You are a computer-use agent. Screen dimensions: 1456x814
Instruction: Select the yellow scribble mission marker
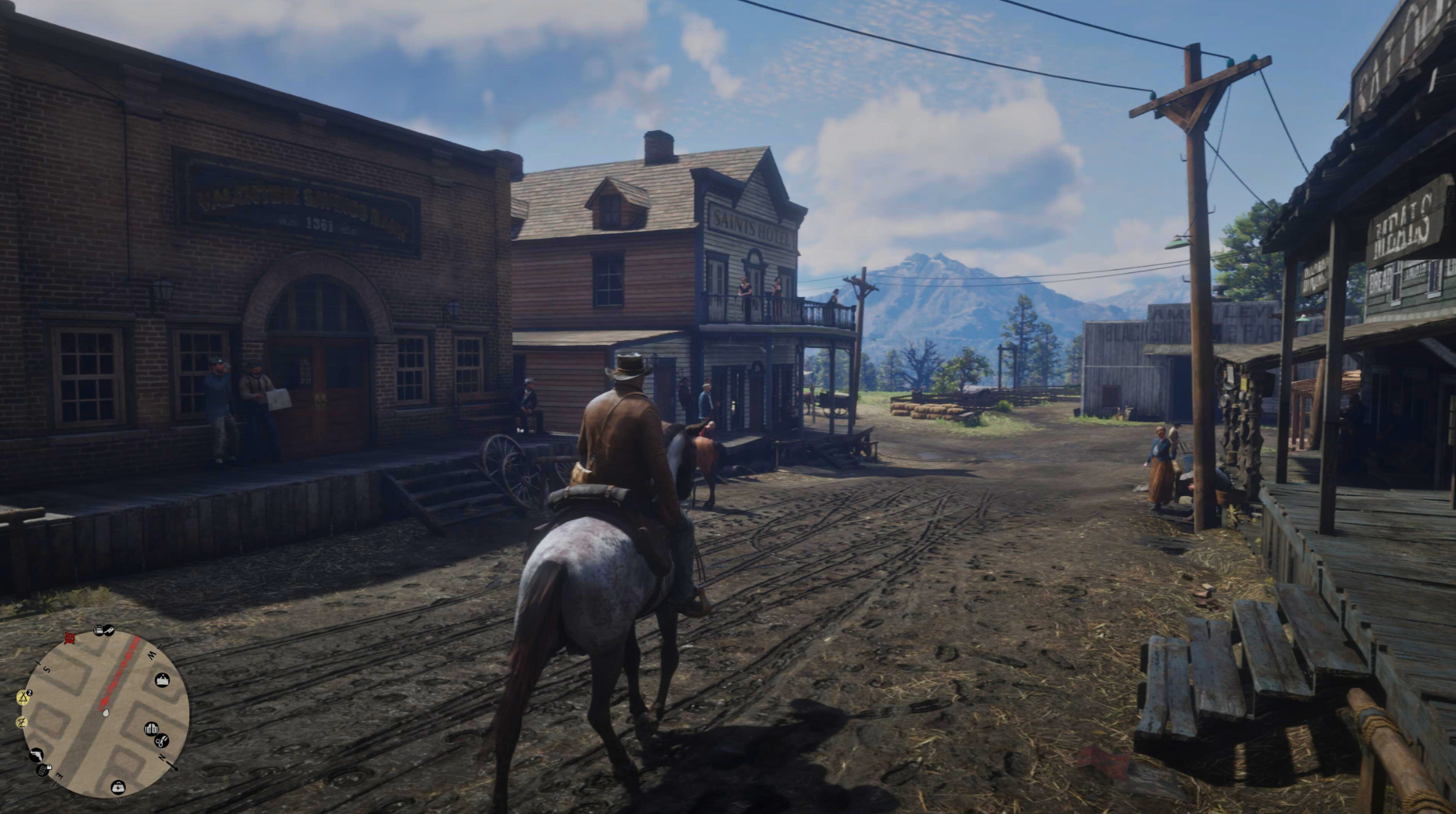click(22, 722)
